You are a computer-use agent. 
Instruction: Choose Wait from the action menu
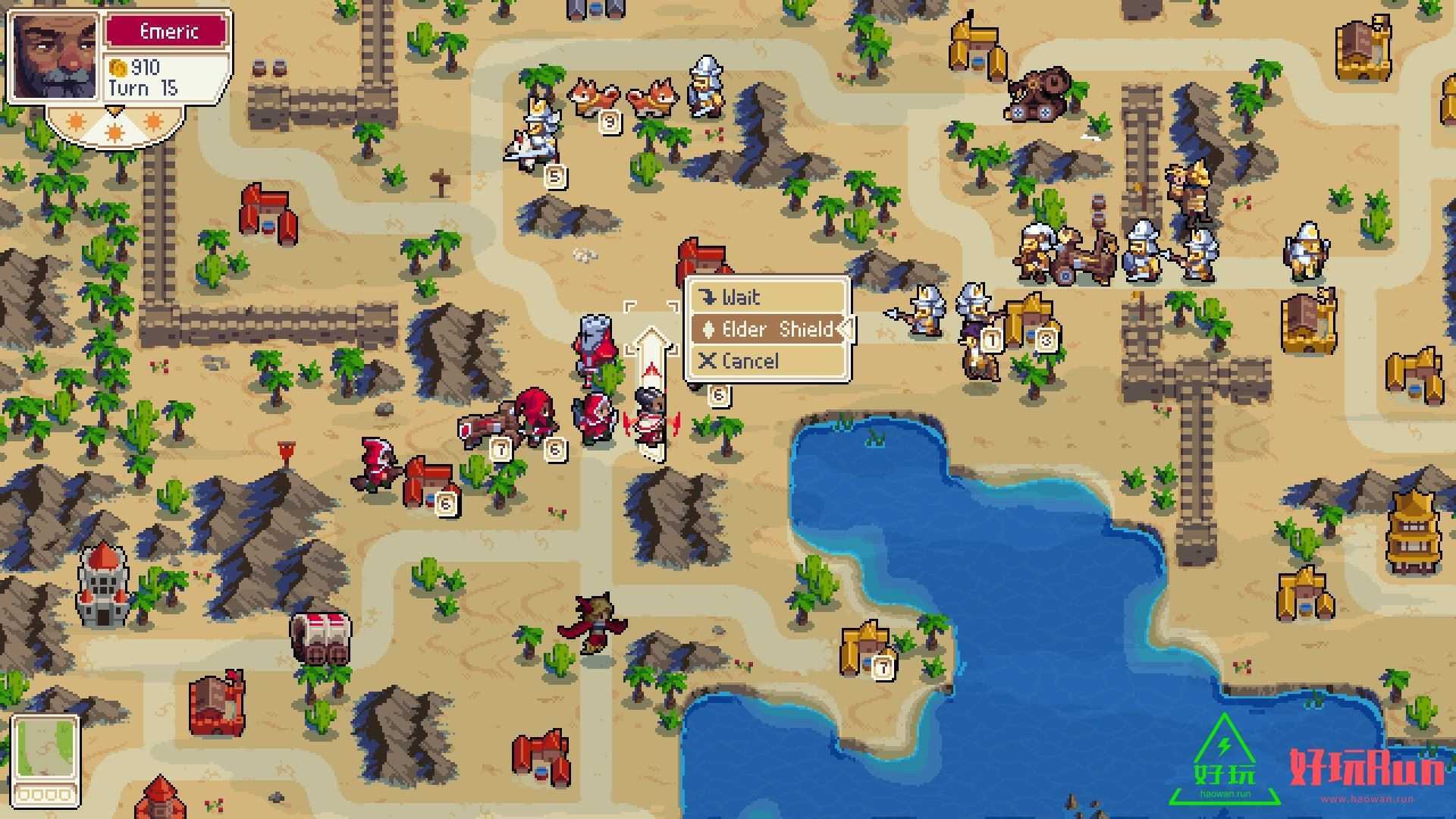767,297
